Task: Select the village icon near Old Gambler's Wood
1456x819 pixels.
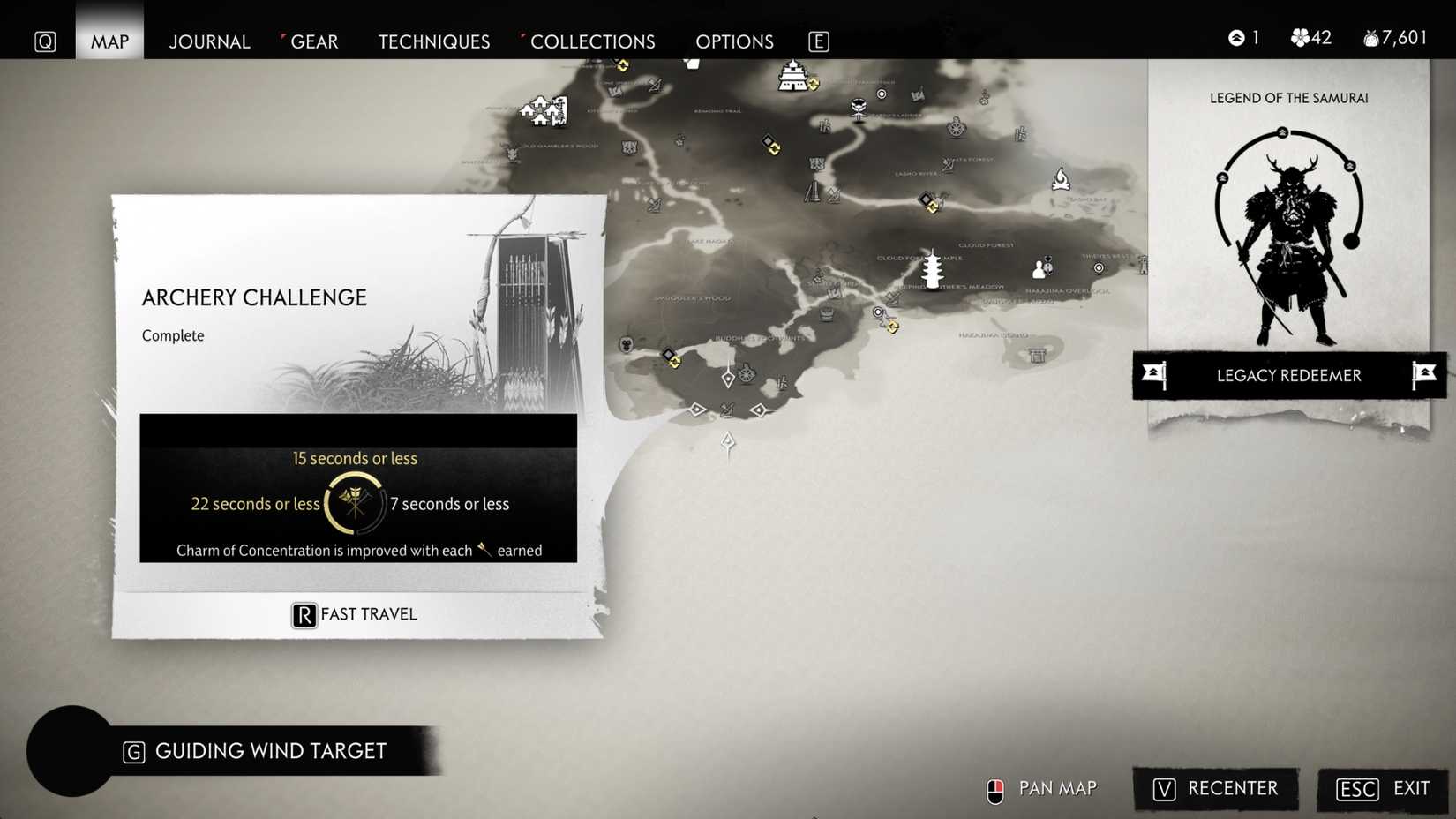Action: (x=542, y=109)
